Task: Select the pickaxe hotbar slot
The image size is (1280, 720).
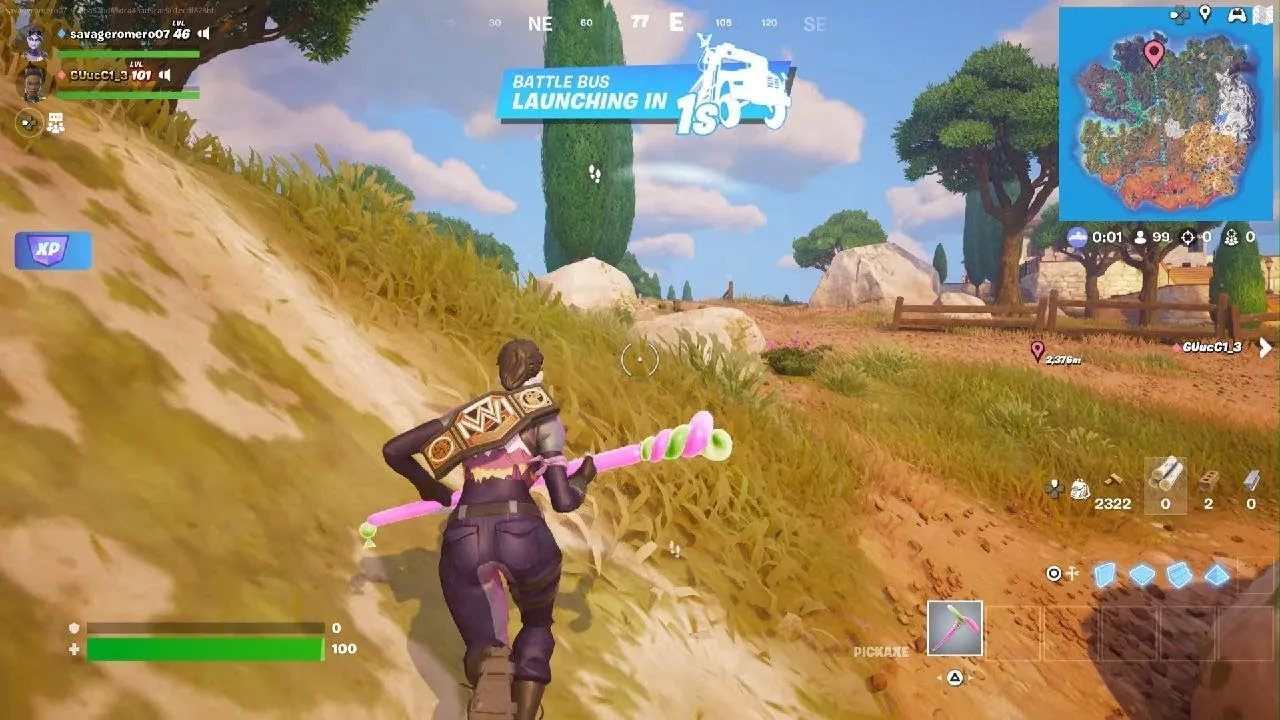Action: coord(955,630)
